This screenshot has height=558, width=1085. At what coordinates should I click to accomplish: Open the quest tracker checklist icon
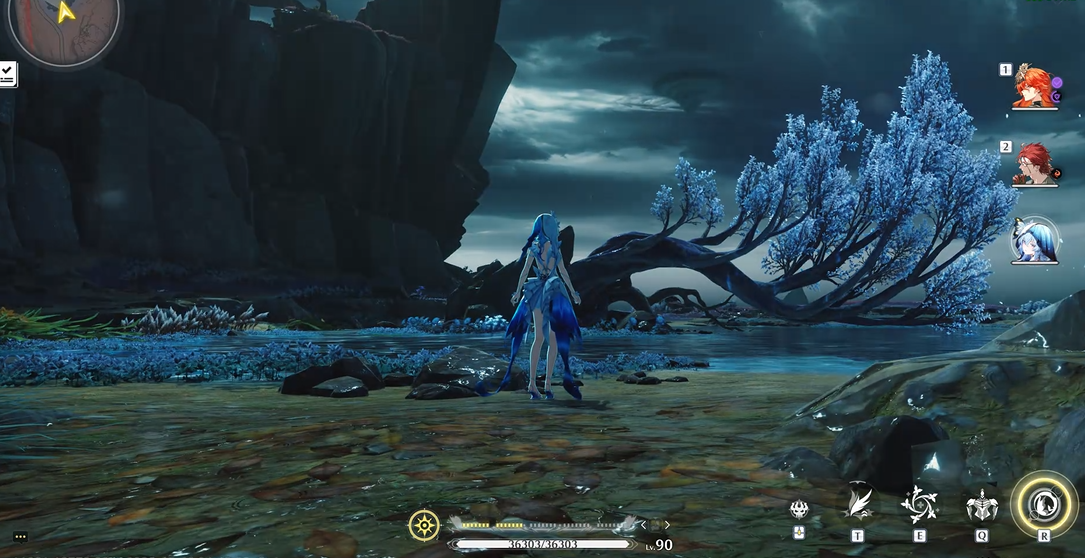[x=8, y=73]
